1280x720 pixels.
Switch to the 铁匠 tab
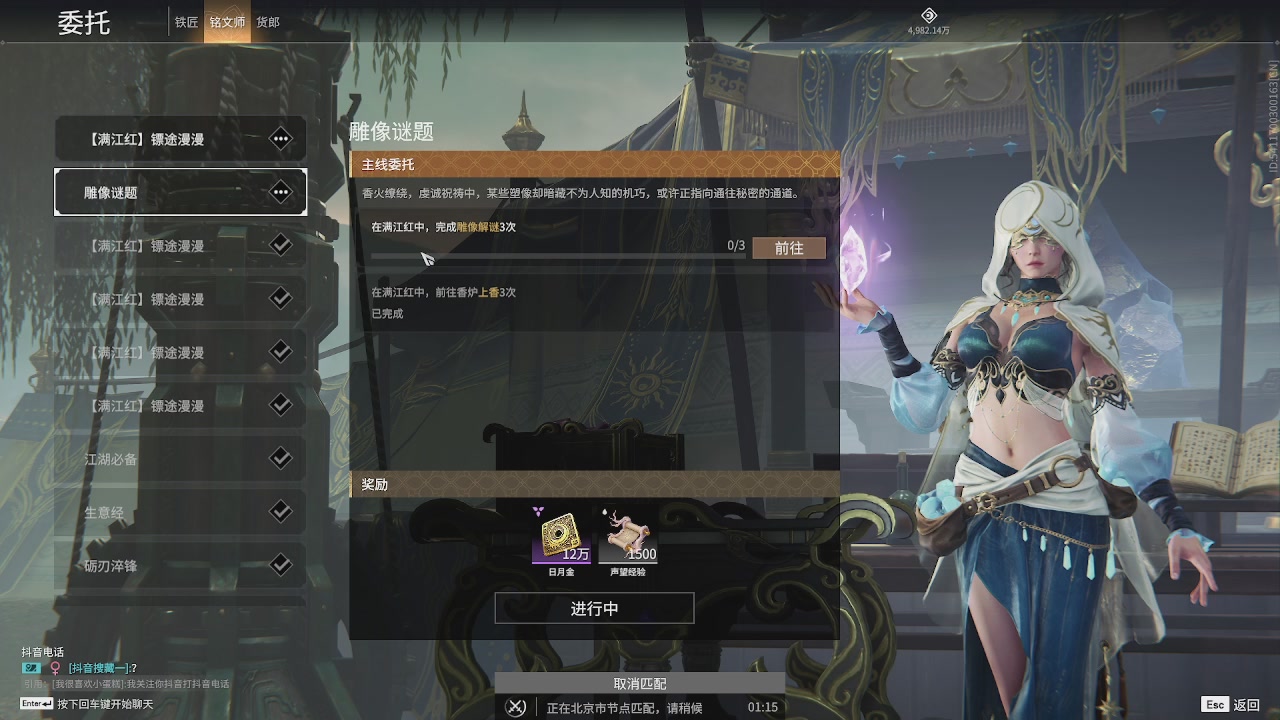coord(186,22)
